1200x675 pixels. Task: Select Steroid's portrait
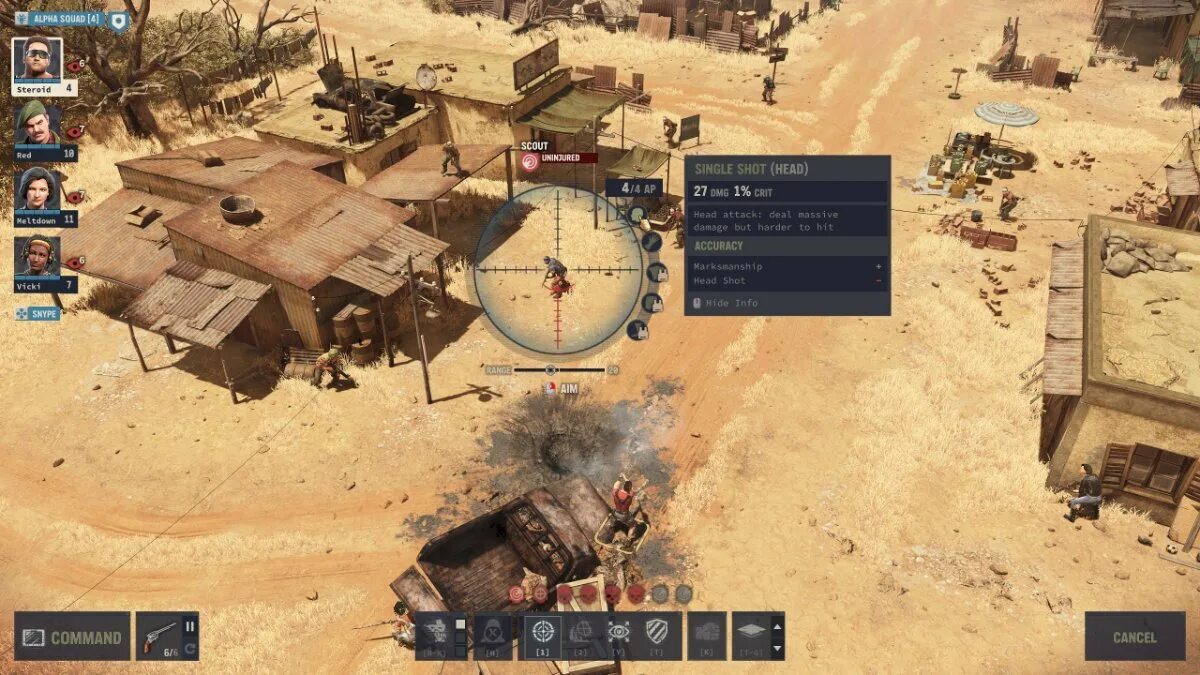click(x=38, y=59)
